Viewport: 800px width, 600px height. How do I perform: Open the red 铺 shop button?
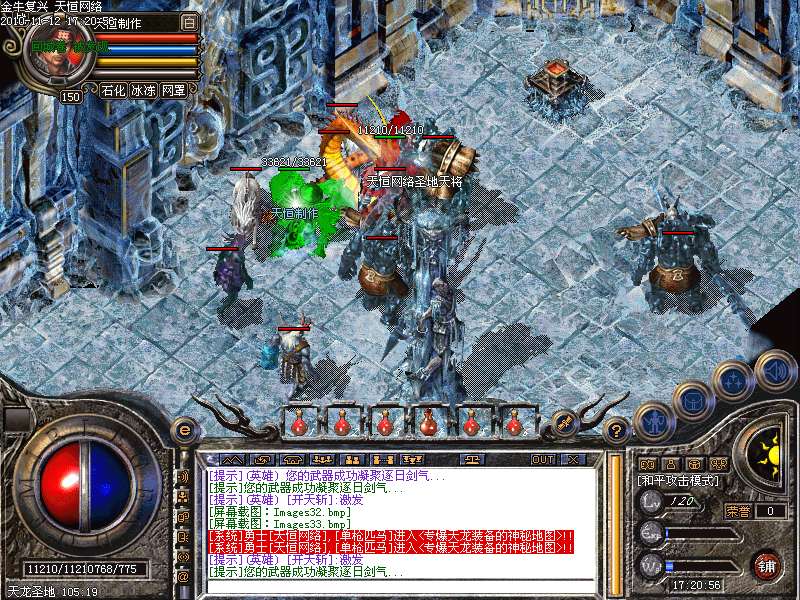point(767,564)
